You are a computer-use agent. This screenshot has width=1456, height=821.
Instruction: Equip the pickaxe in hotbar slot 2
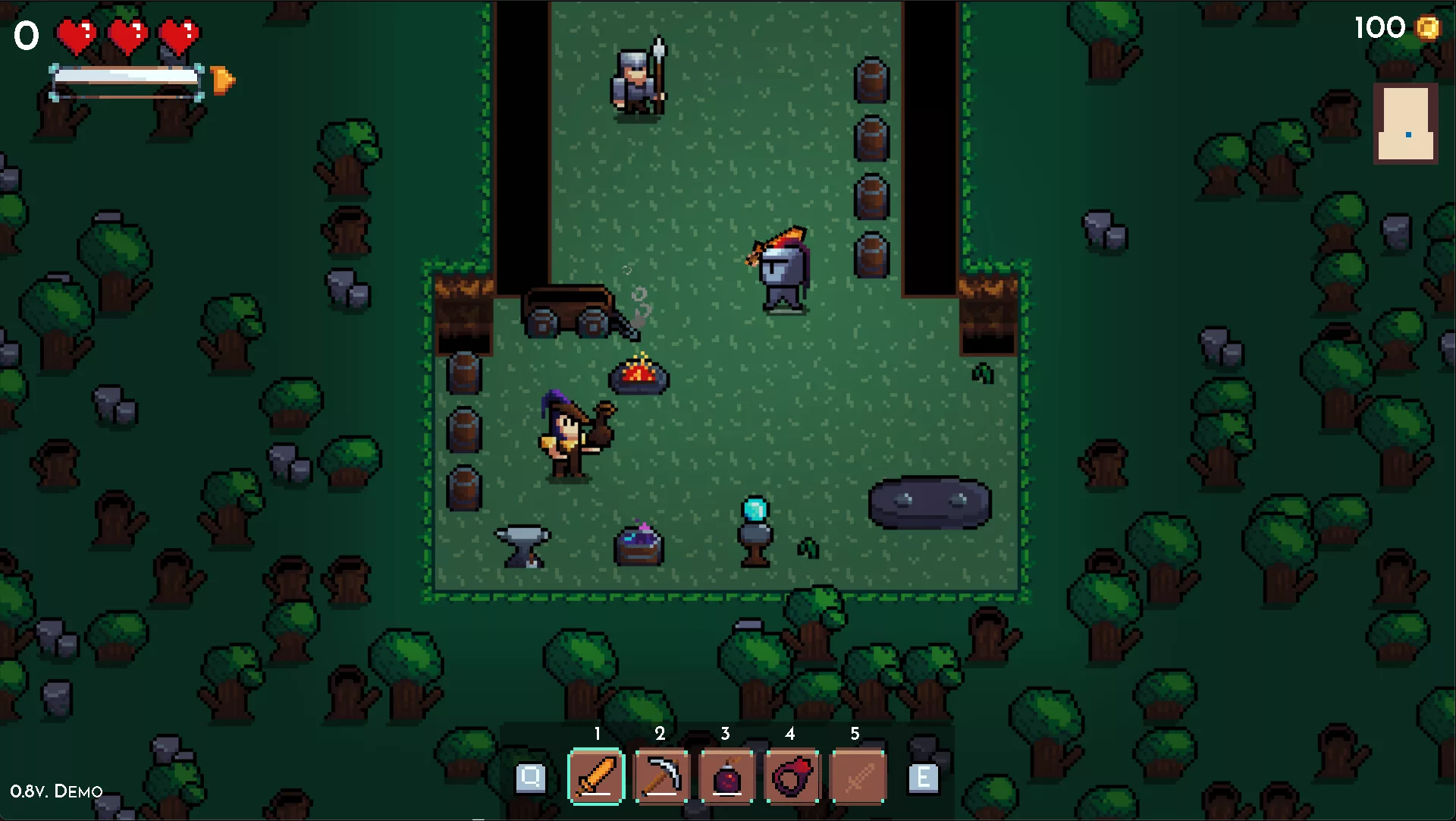pyautogui.click(x=661, y=776)
